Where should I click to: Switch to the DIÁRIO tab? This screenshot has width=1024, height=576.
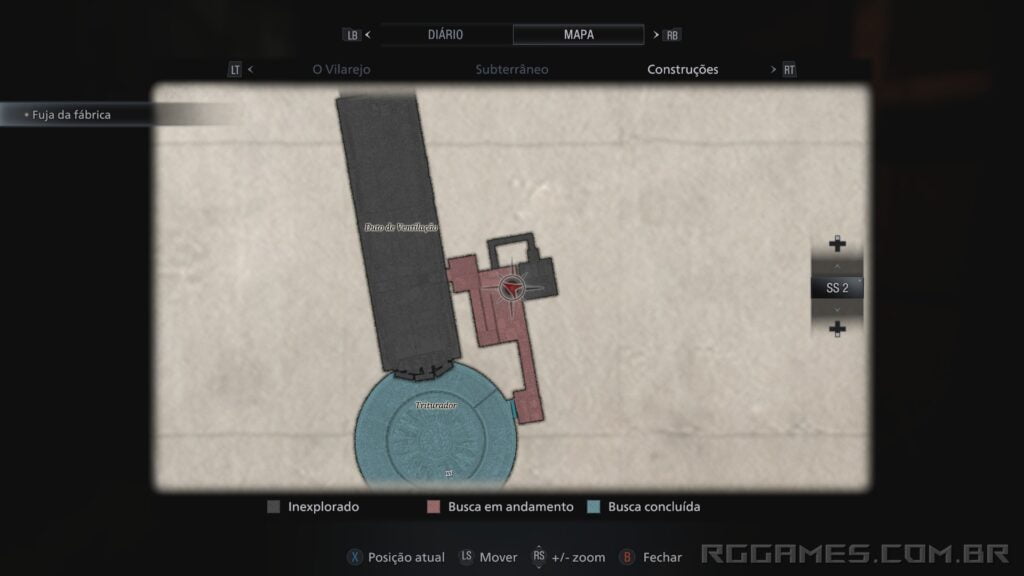(445, 34)
